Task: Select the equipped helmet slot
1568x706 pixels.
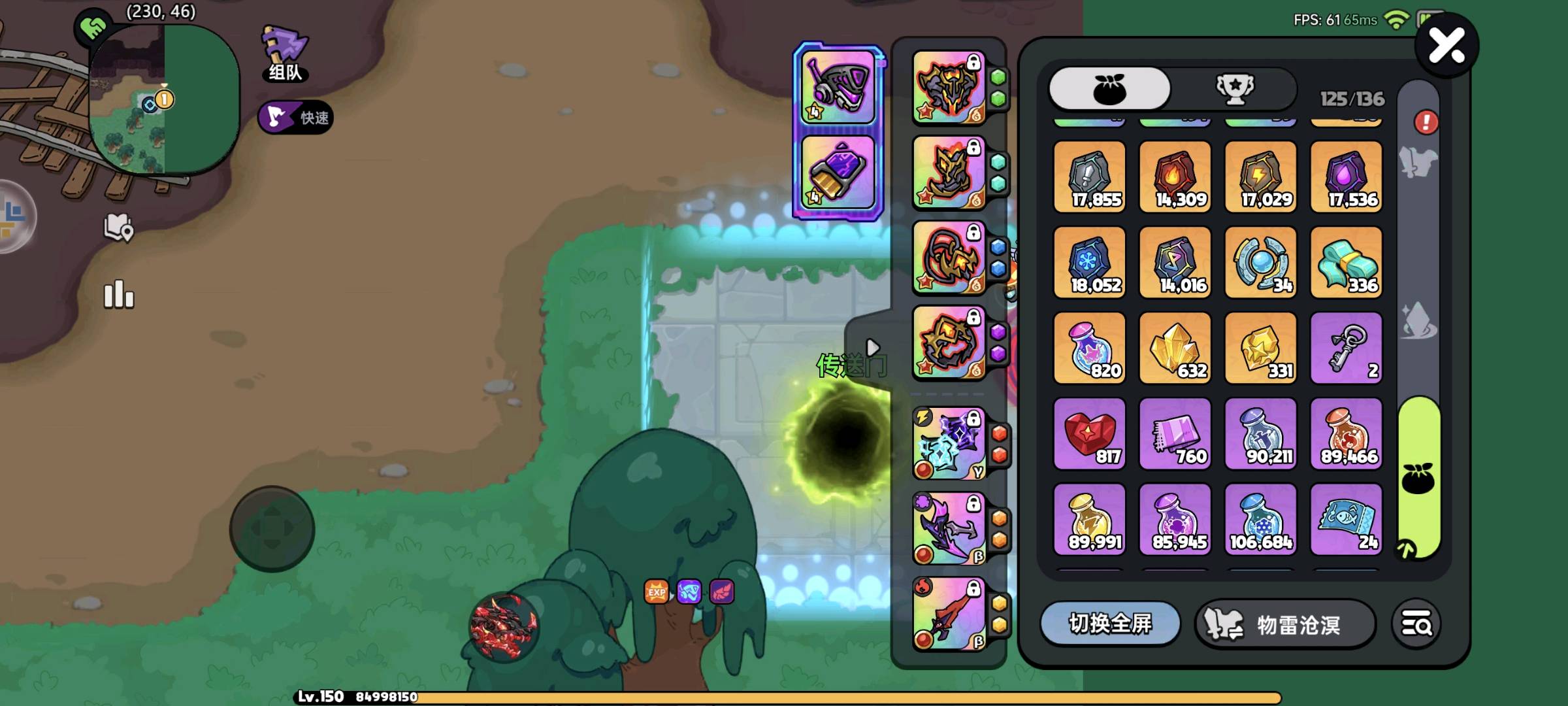Action: (x=949, y=87)
